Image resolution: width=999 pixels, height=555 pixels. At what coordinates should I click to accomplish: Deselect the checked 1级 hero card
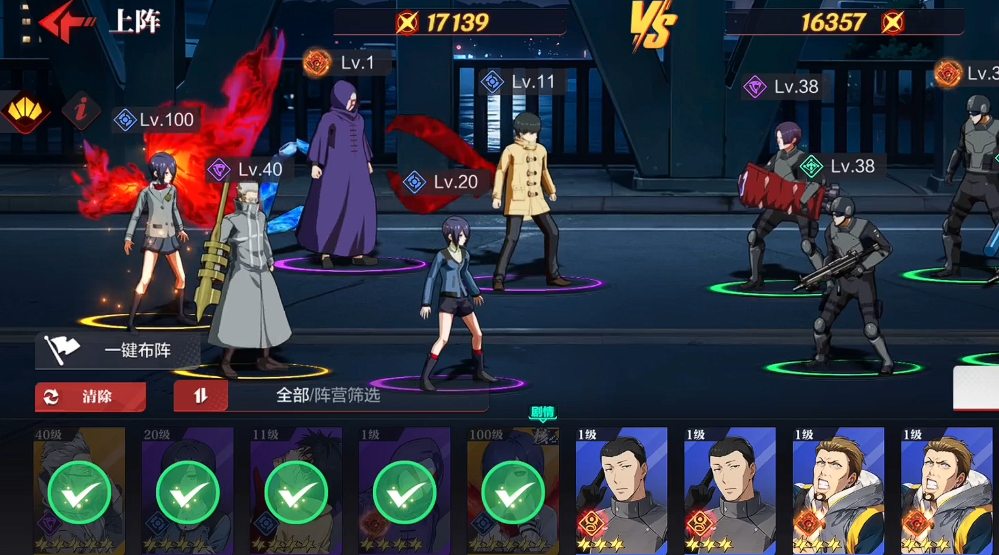(x=404, y=490)
